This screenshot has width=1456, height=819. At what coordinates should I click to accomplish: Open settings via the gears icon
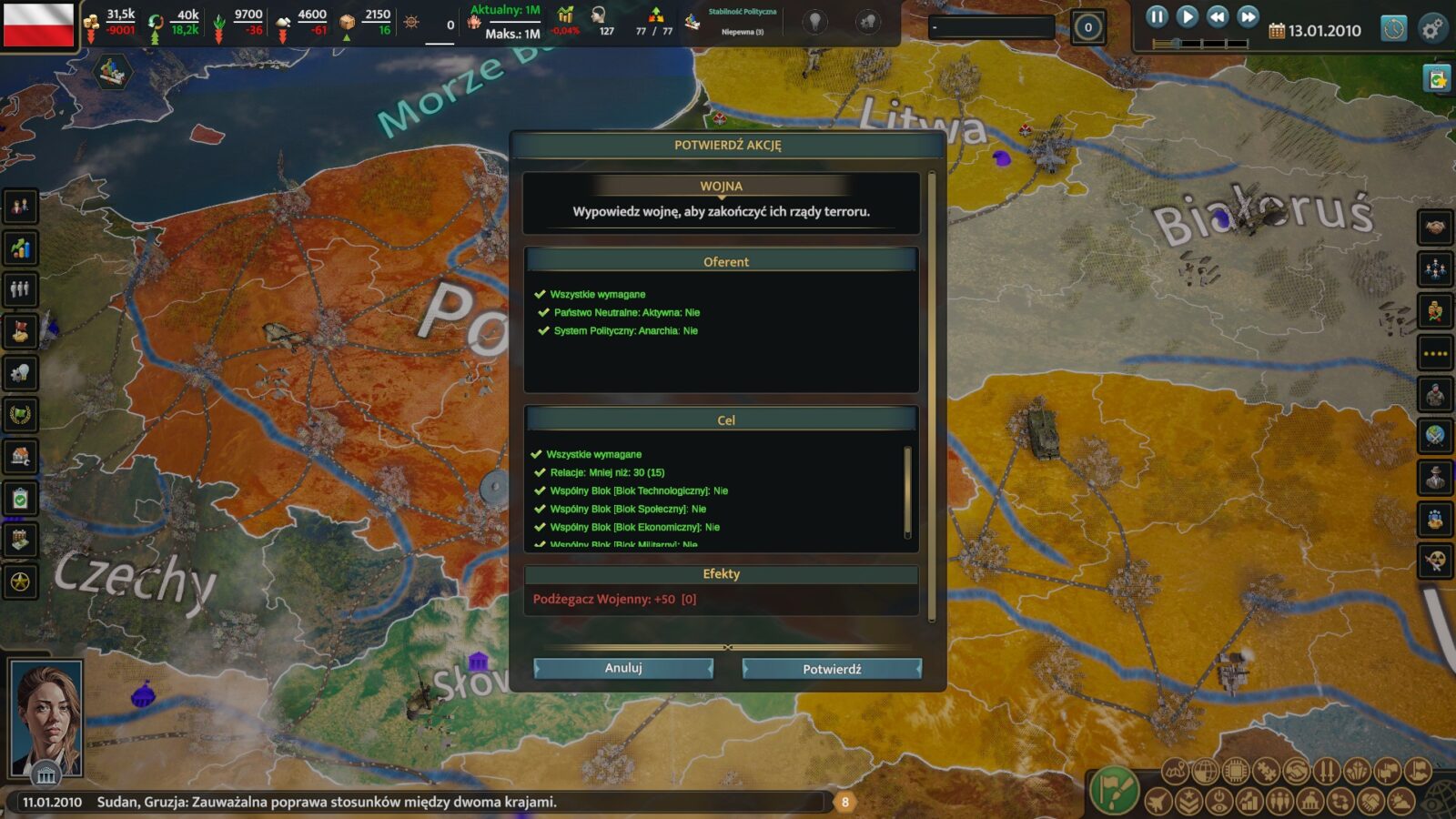(1432, 29)
